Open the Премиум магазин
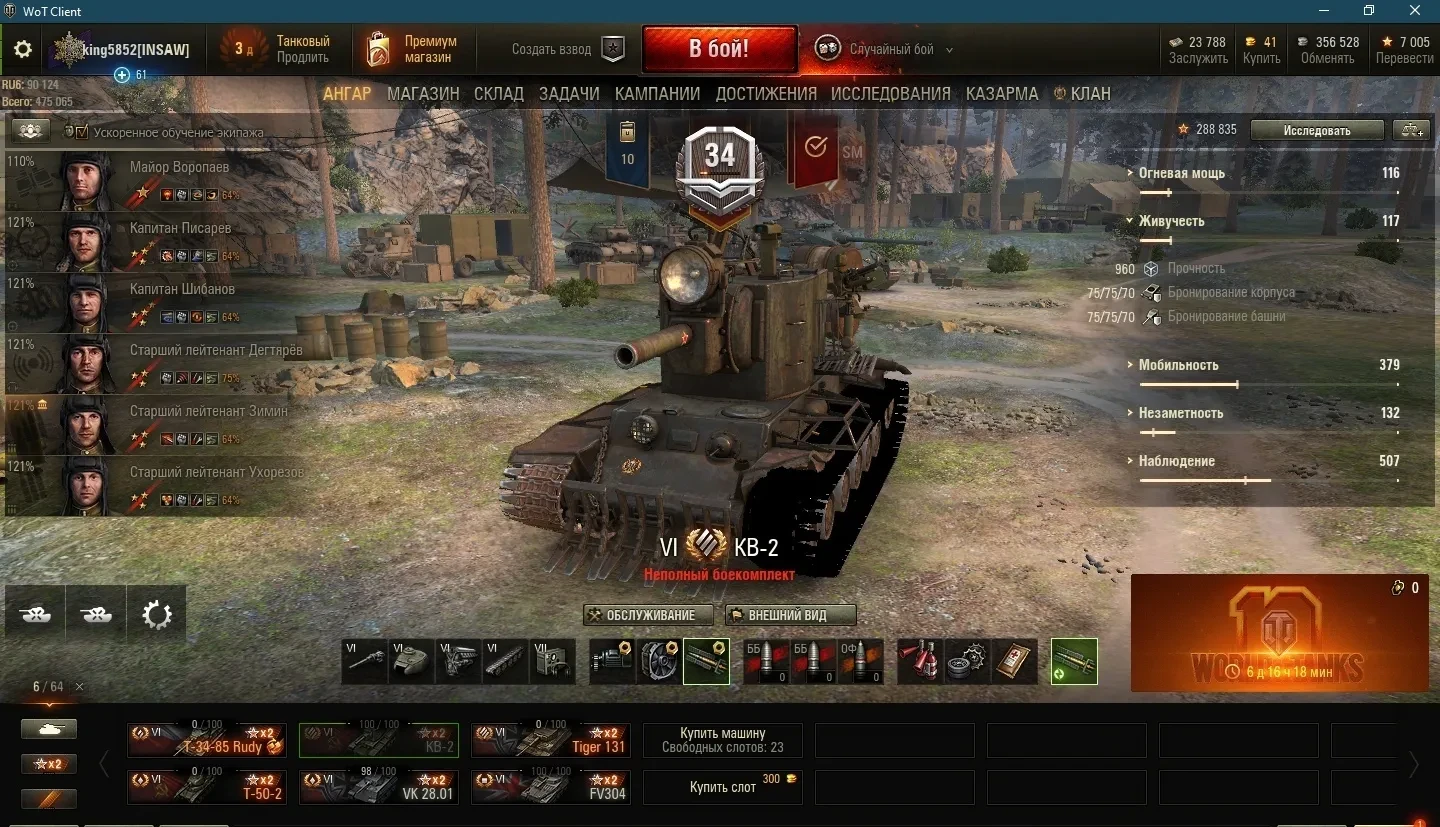This screenshot has height=827, width=1440. (x=412, y=49)
